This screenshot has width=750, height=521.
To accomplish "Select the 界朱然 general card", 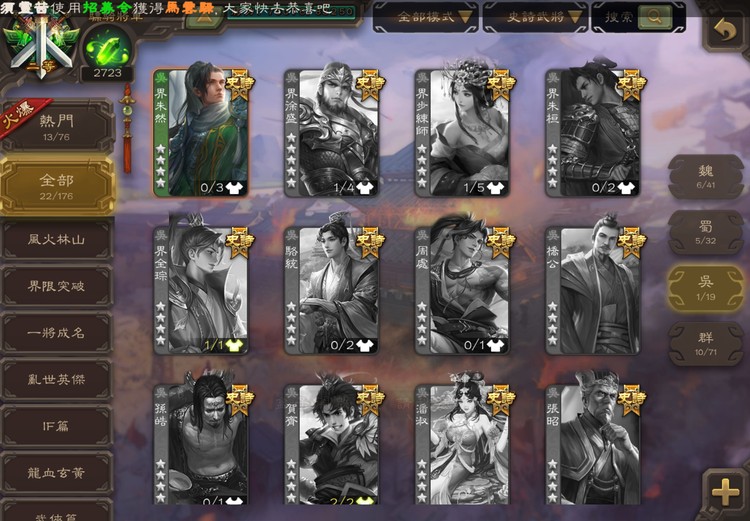I will [201, 132].
